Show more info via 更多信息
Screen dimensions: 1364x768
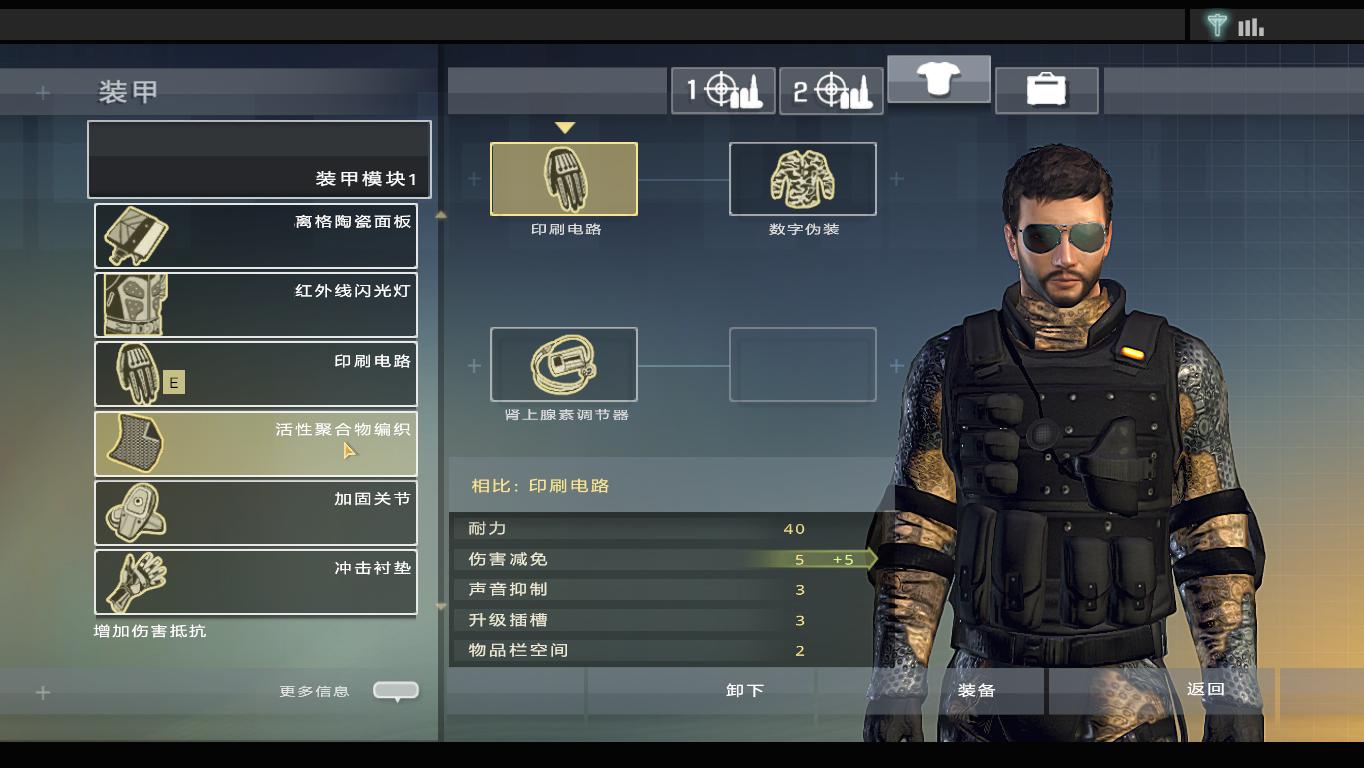coord(396,690)
